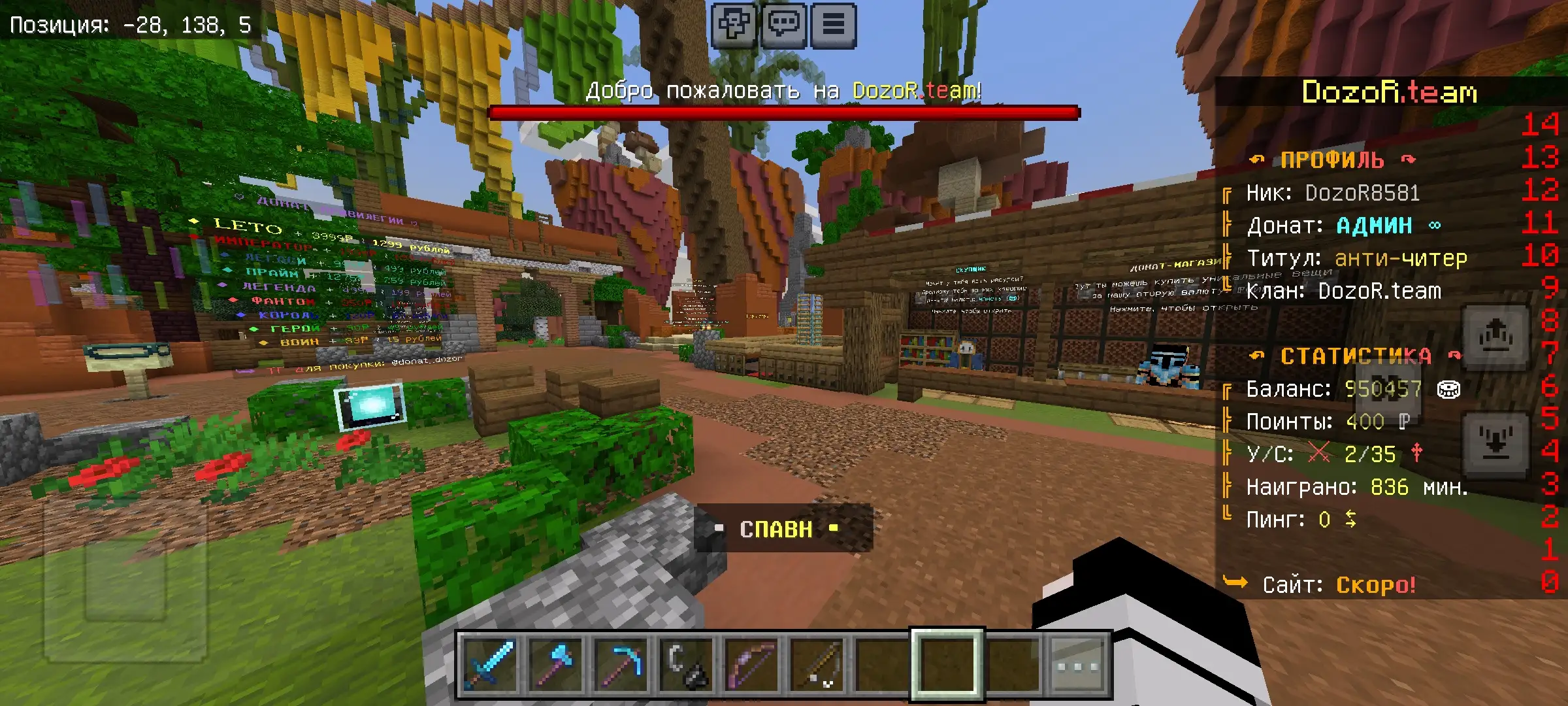Image resolution: width=1568 pixels, height=706 pixels.
Task: Open the emote menu button
Action: click(734, 25)
